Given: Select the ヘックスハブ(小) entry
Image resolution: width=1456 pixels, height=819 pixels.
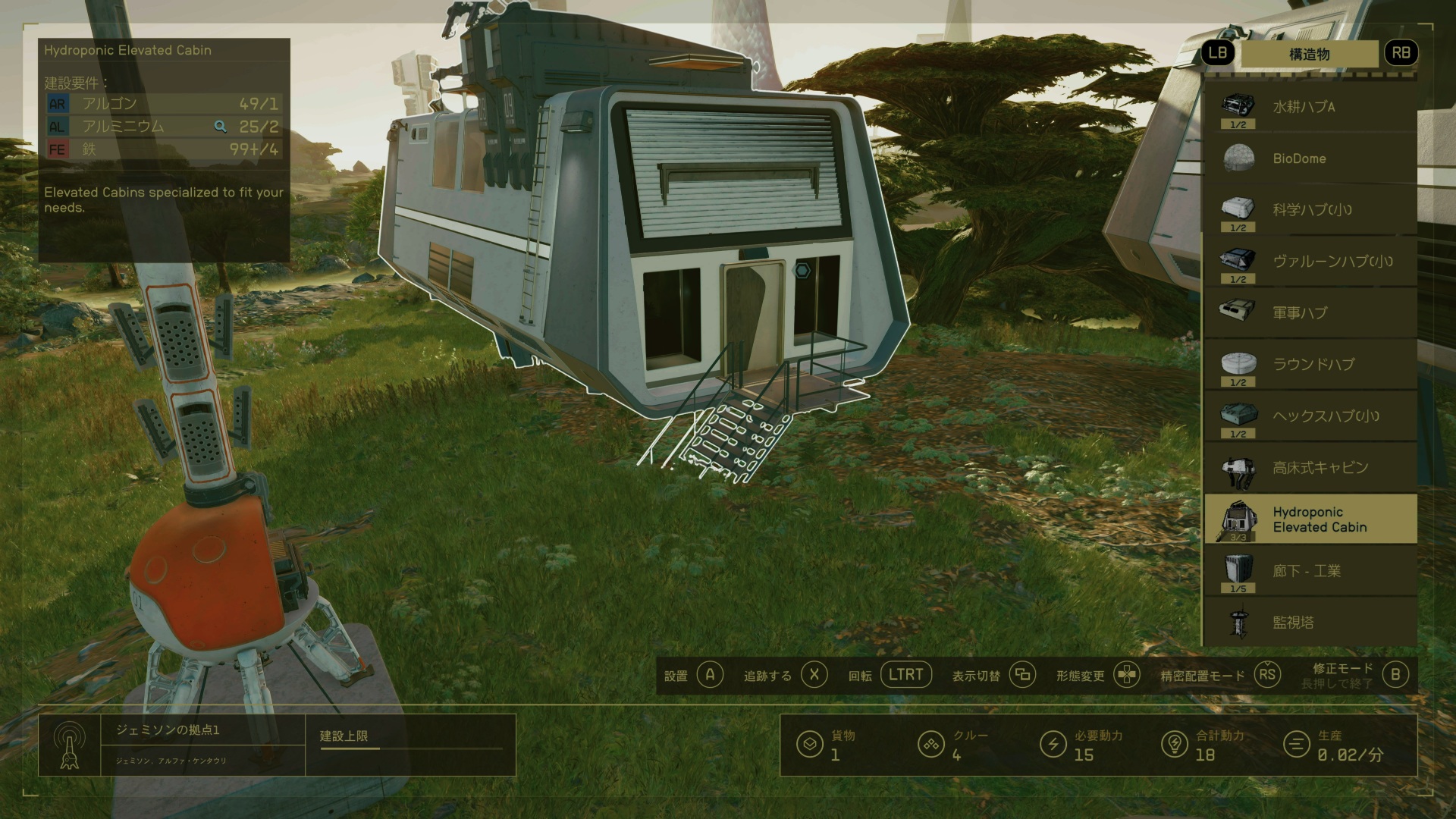Looking at the screenshot, I should [x=1310, y=416].
